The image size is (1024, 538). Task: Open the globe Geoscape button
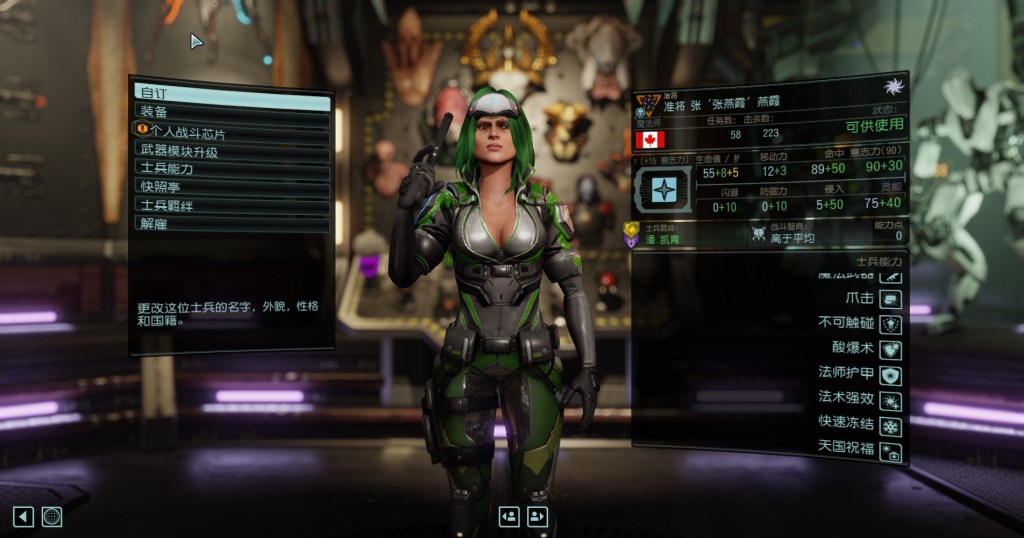(x=52, y=516)
